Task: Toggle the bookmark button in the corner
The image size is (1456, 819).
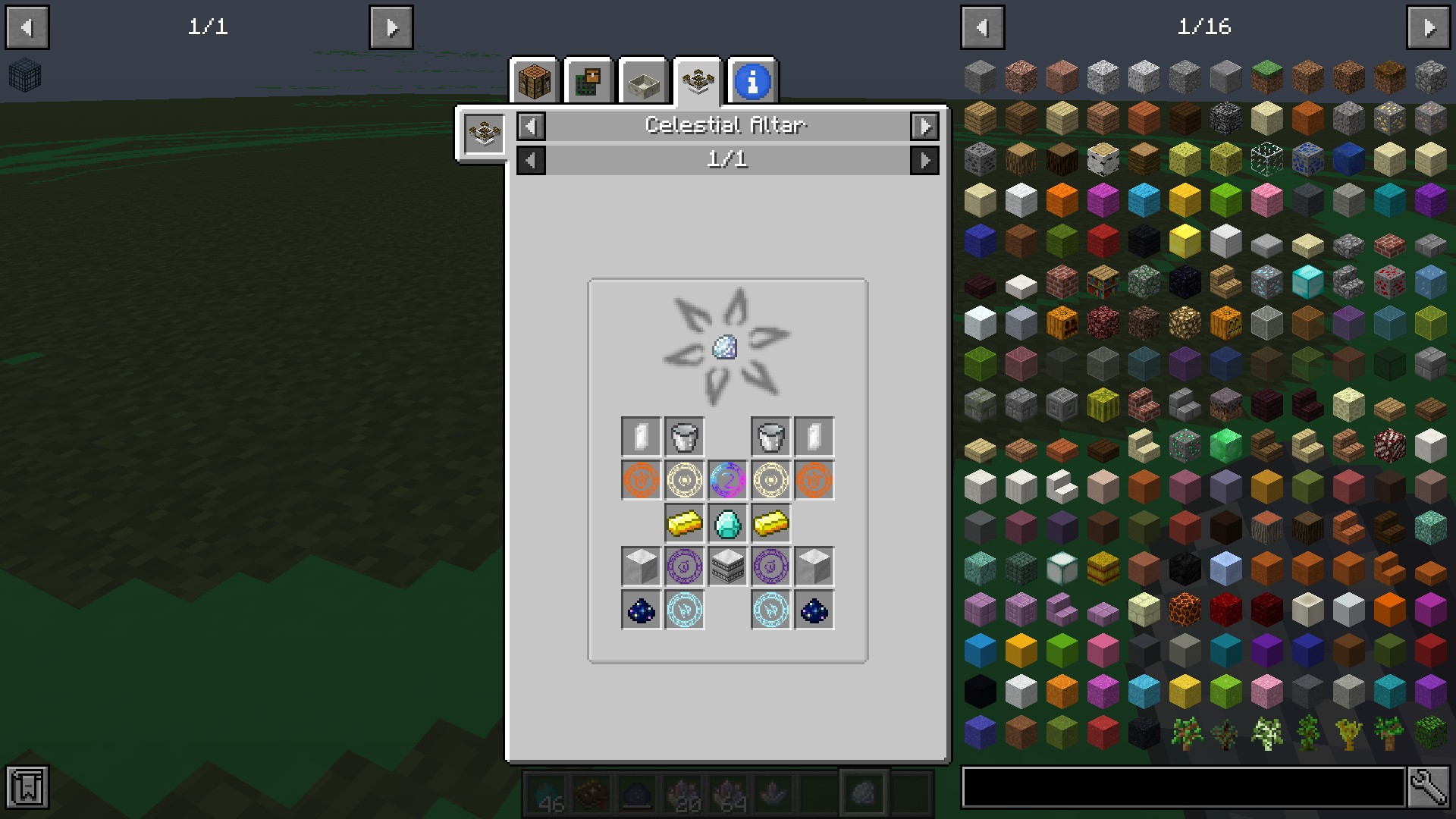Action: tap(27, 787)
